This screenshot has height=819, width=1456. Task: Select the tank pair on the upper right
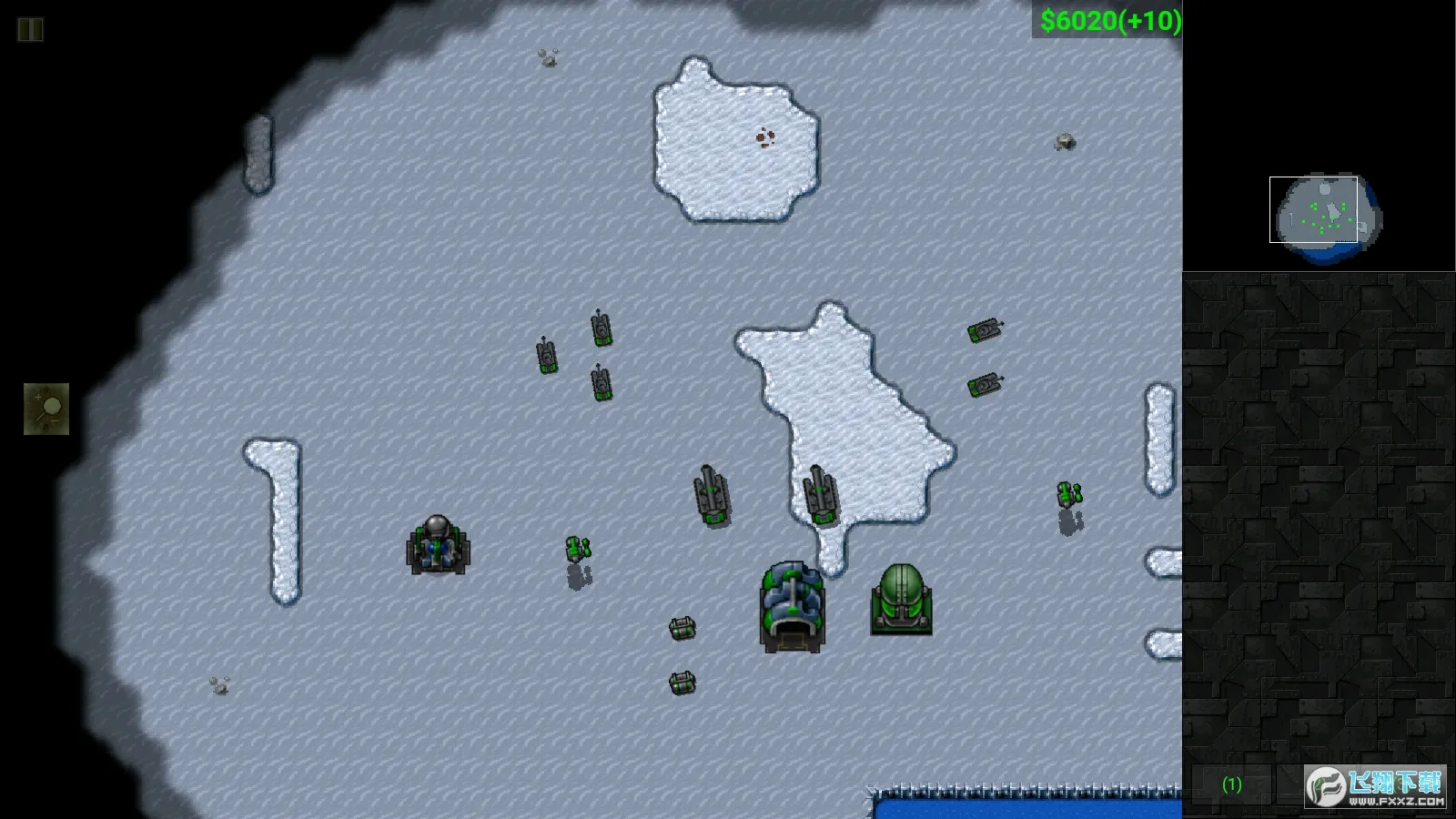point(985,332)
